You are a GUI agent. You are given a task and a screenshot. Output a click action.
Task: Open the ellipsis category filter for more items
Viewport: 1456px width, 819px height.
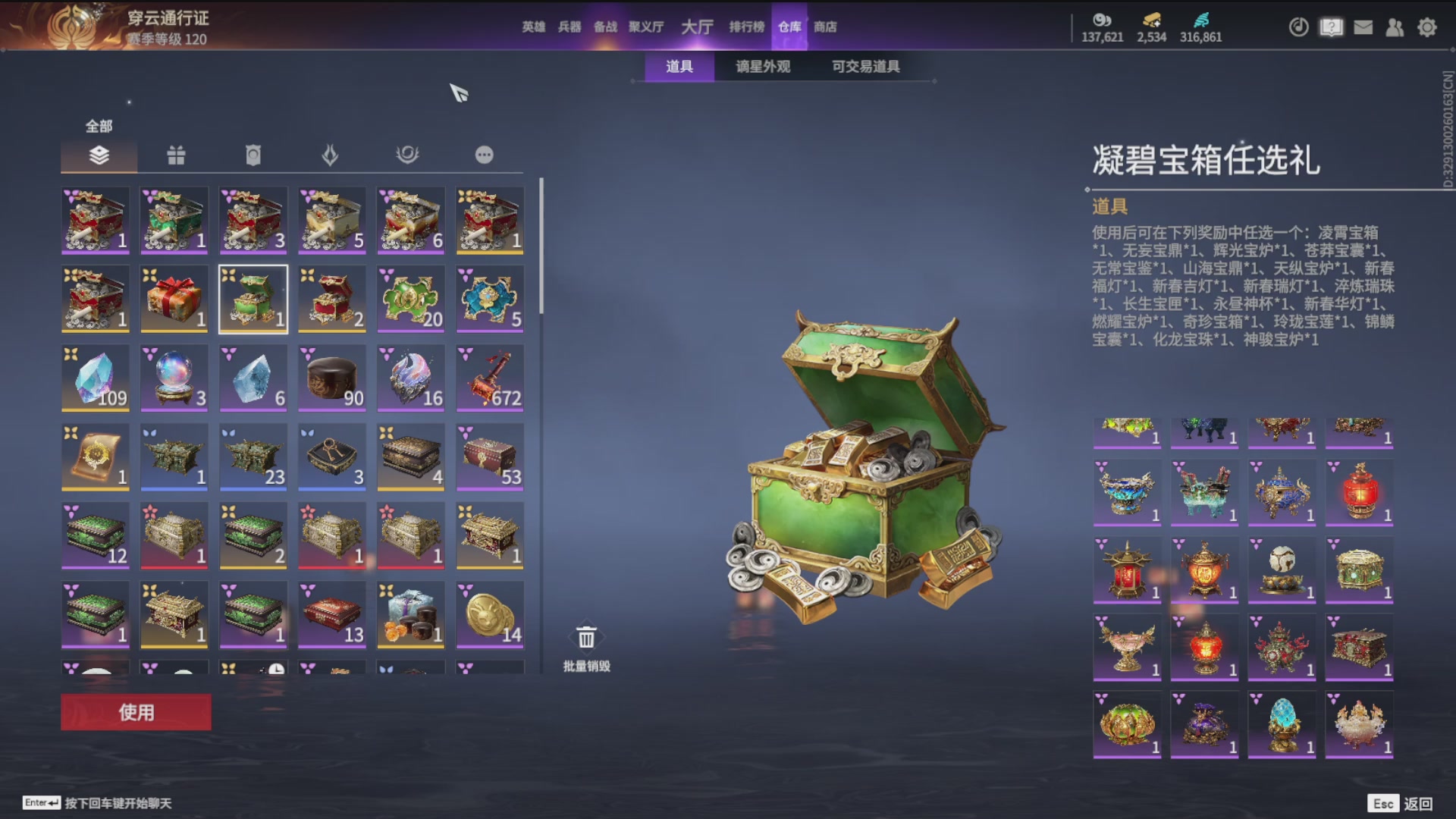click(x=485, y=155)
